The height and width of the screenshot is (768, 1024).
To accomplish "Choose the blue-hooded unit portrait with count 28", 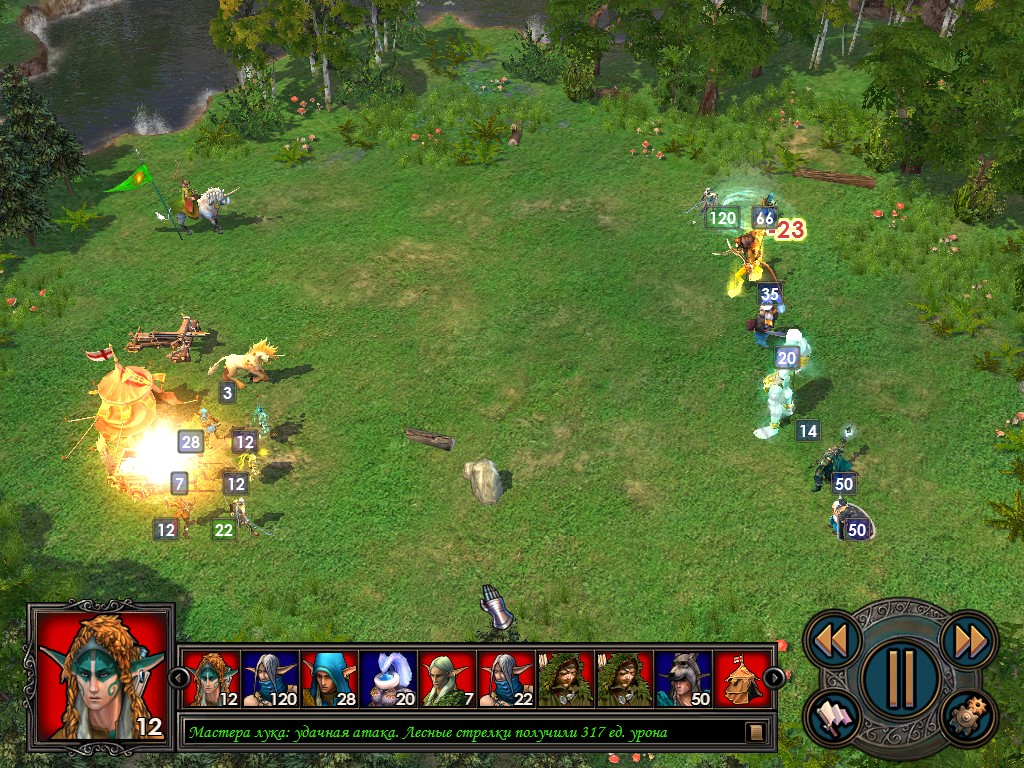I will click(x=329, y=679).
